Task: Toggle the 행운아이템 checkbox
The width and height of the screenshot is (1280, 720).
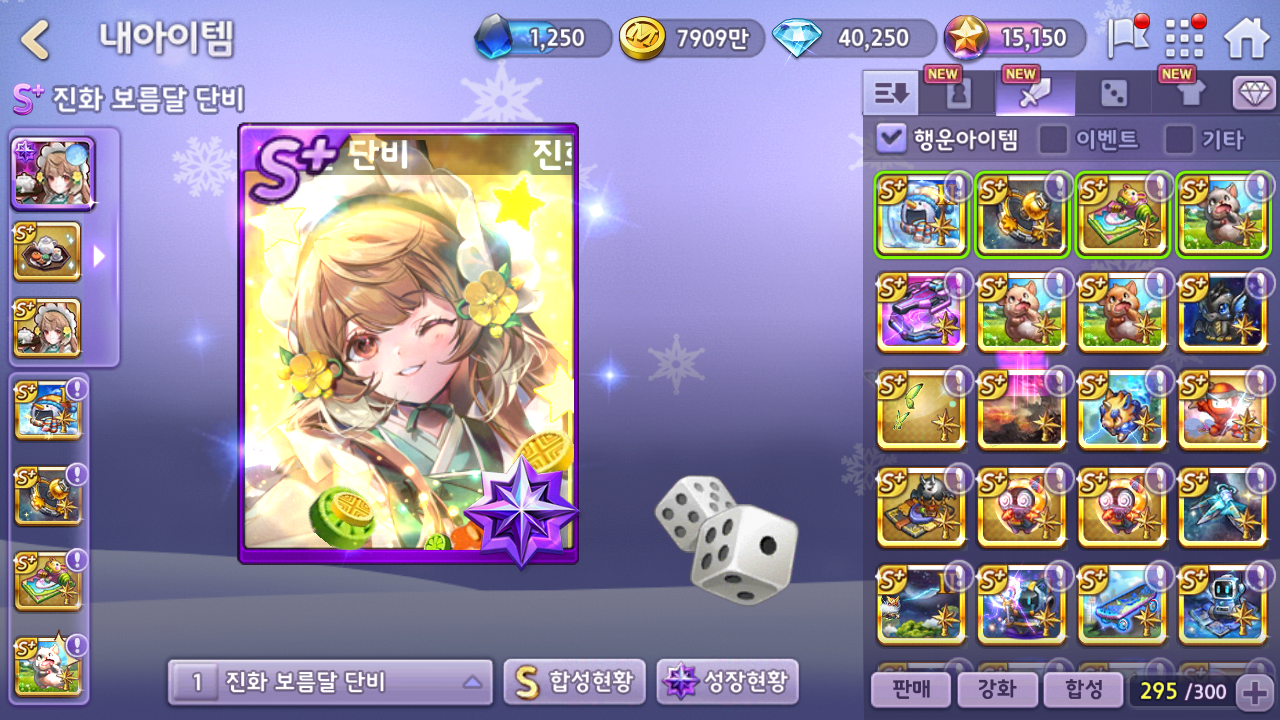Action: [x=890, y=139]
